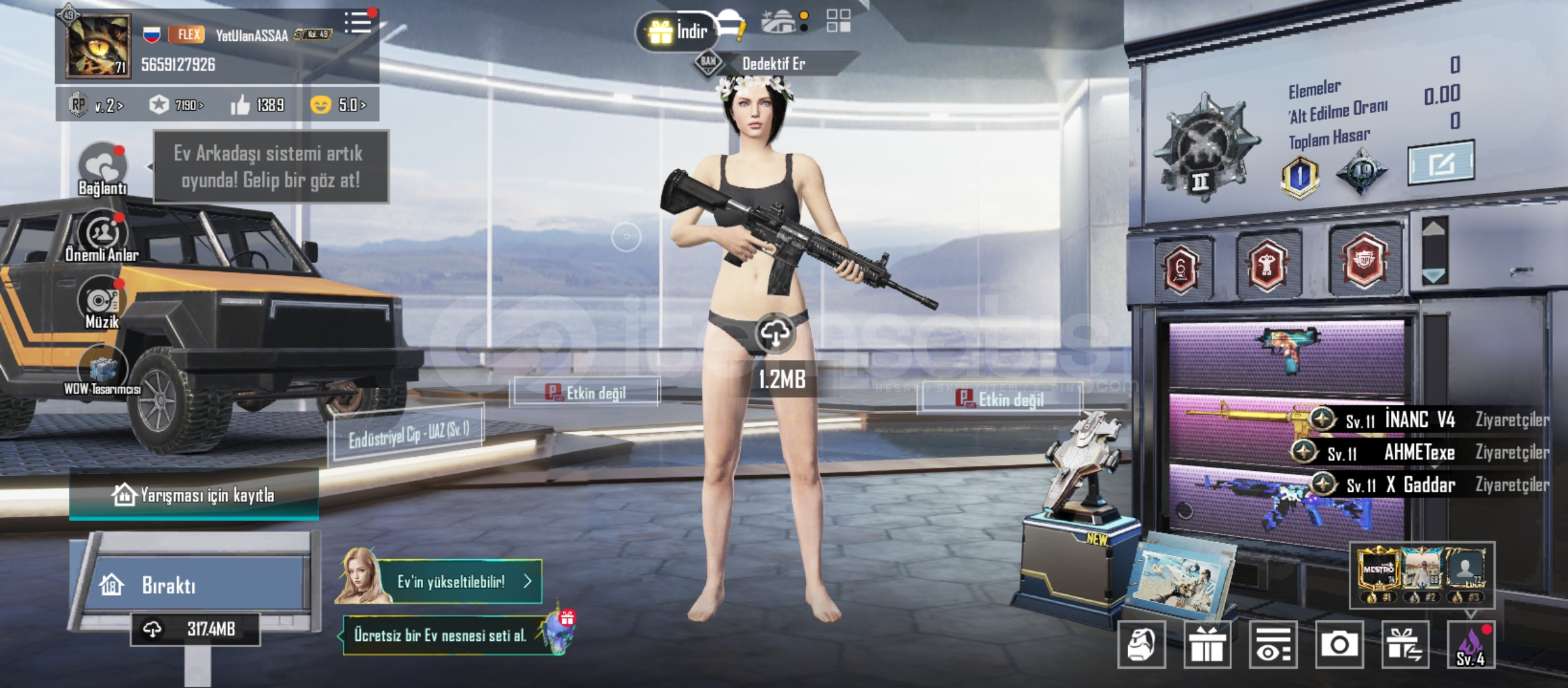
Task: Open the gift box icon in bottom bar
Action: tap(1207, 645)
